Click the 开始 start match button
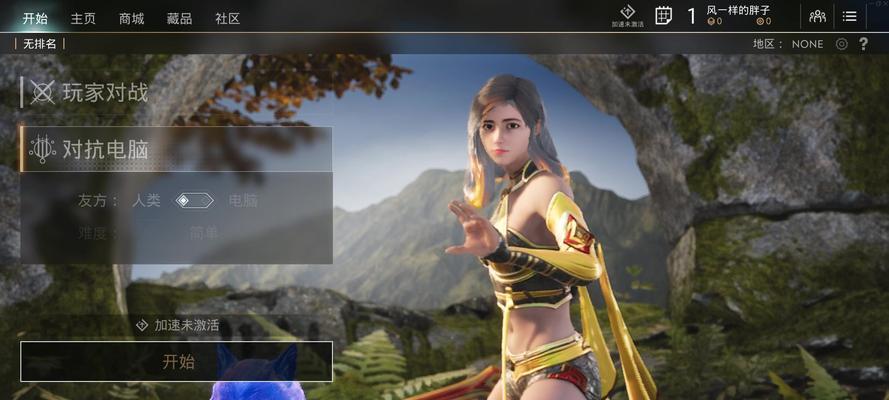 coord(177,362)
